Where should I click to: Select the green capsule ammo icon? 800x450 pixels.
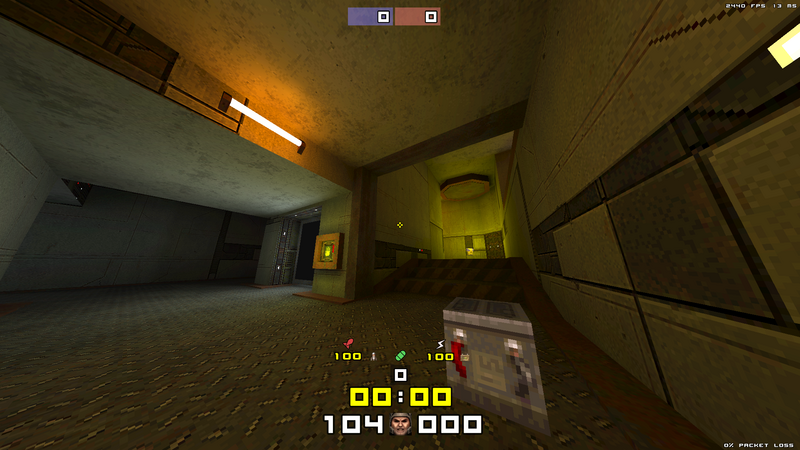tap(401, 355)
